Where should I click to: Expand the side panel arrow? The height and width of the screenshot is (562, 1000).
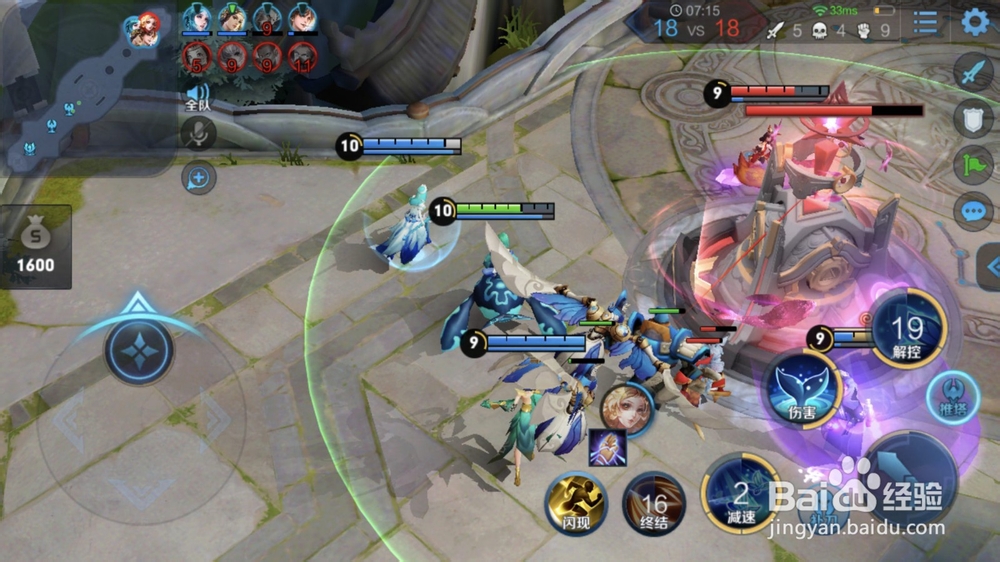[x=990, y=267]
